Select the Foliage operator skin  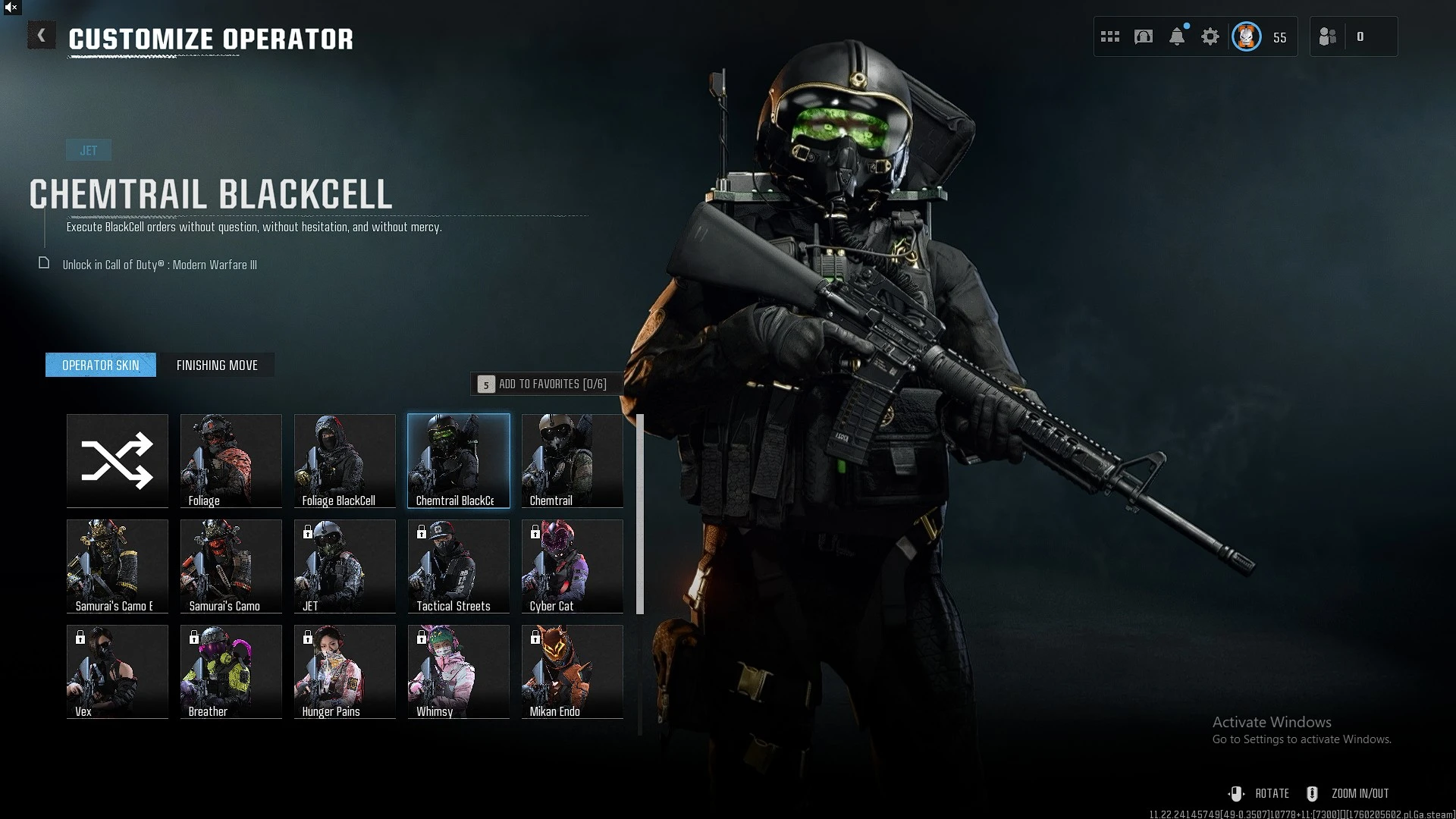click(x=231, y=460)
